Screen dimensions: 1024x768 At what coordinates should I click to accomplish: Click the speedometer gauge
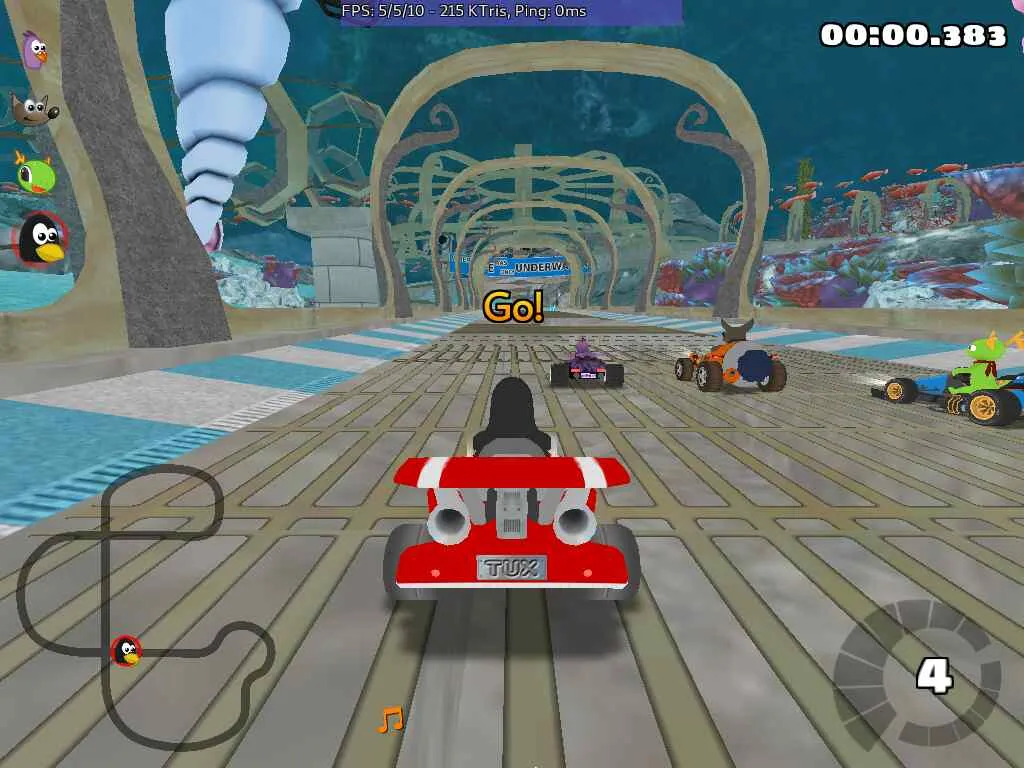pyautogui.click(x=917, y=674)
